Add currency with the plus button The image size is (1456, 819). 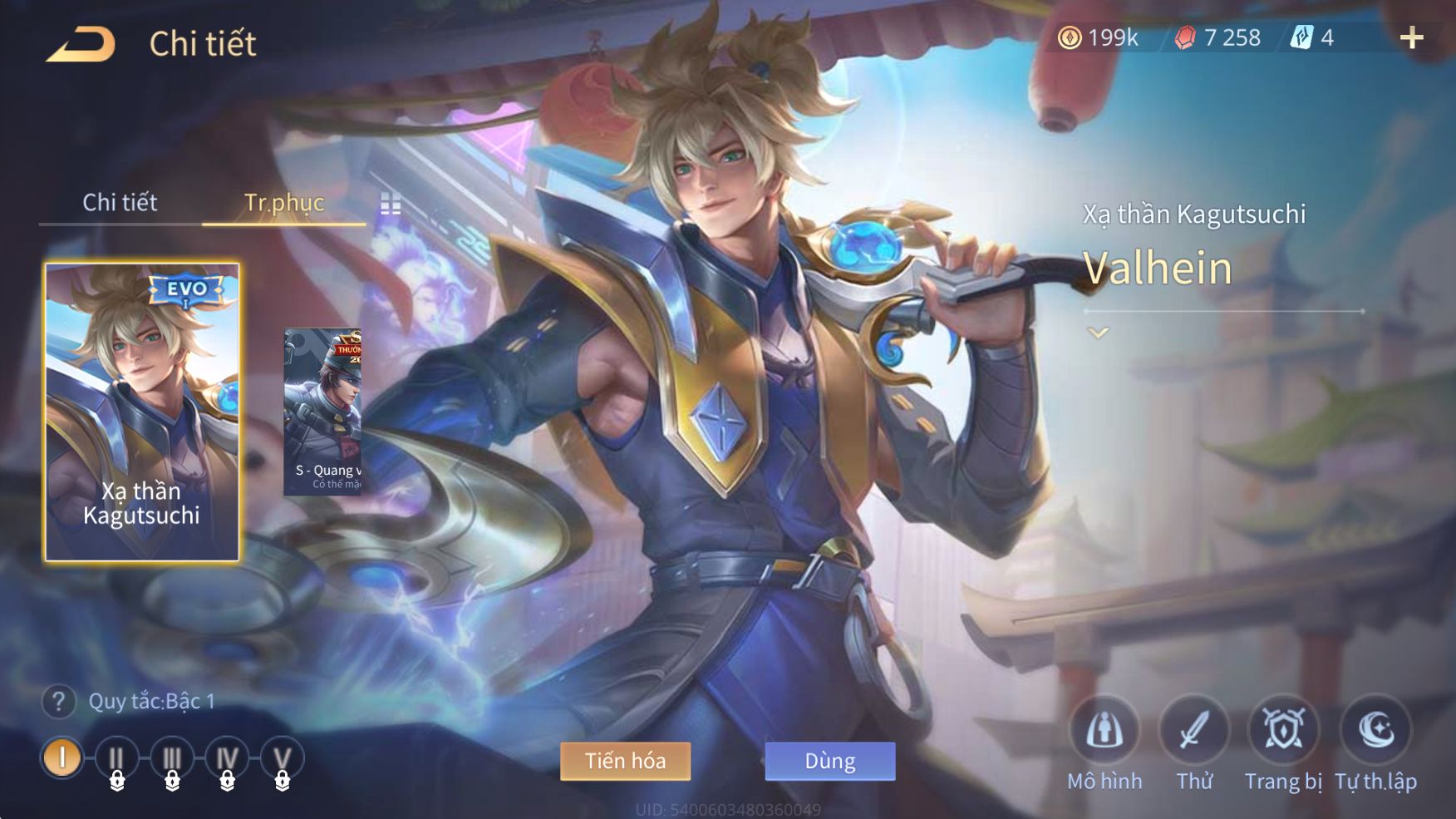(1411, 37)
